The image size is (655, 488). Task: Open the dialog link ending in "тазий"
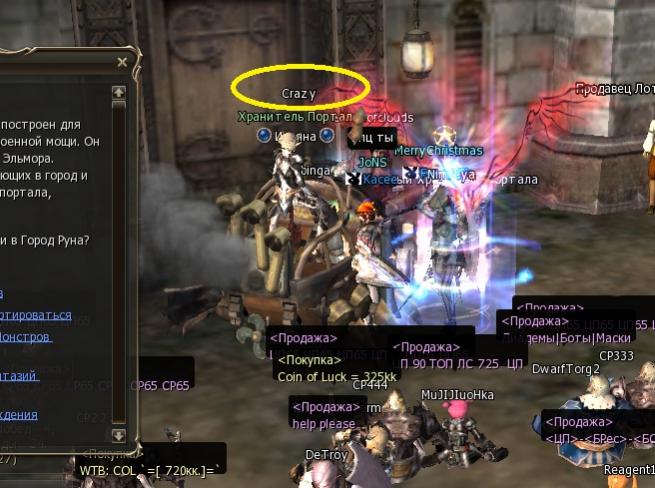[x=22, y=375]
